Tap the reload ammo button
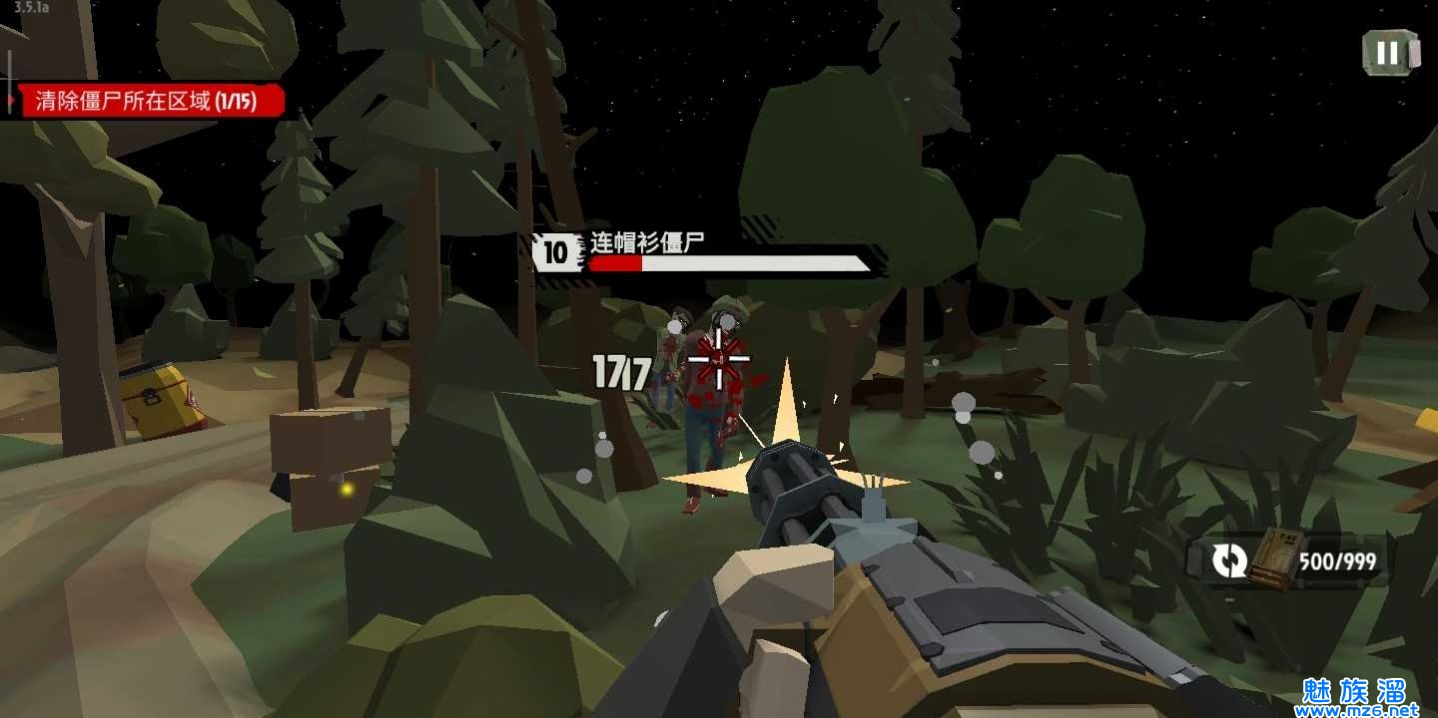Viewport: 1438px width, 718px height. (x=1229, y=560)
